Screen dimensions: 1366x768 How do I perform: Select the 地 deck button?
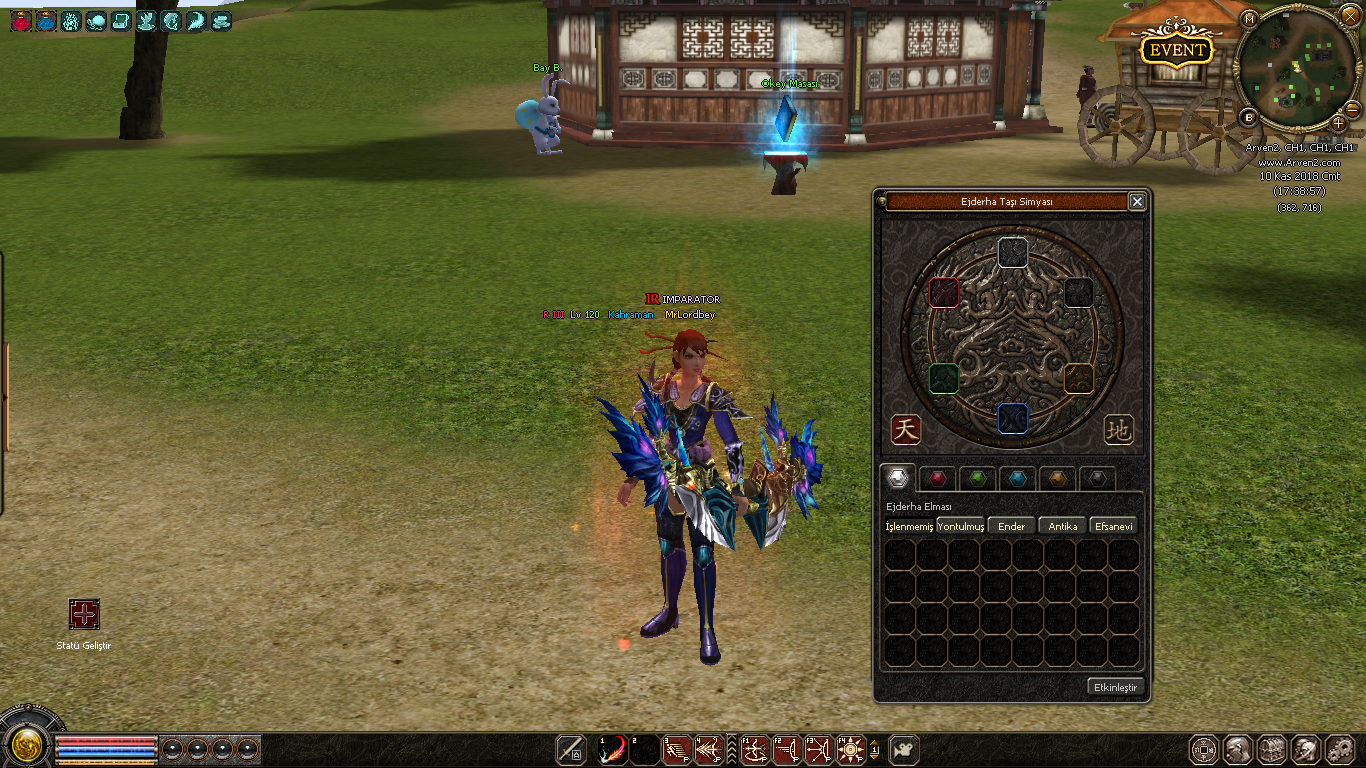pos(1119,430)
